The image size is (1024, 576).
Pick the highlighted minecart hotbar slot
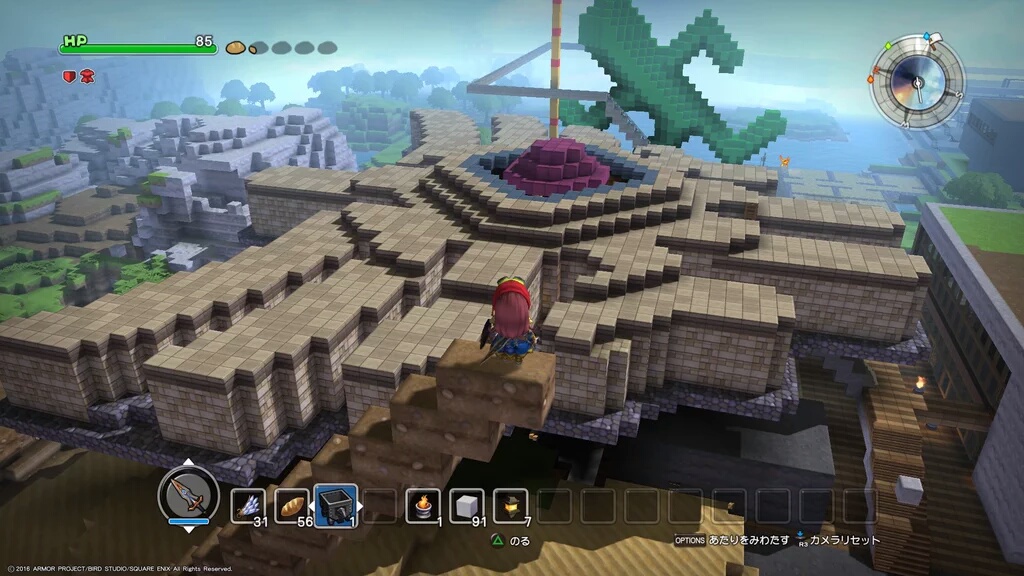click(336, 505)
